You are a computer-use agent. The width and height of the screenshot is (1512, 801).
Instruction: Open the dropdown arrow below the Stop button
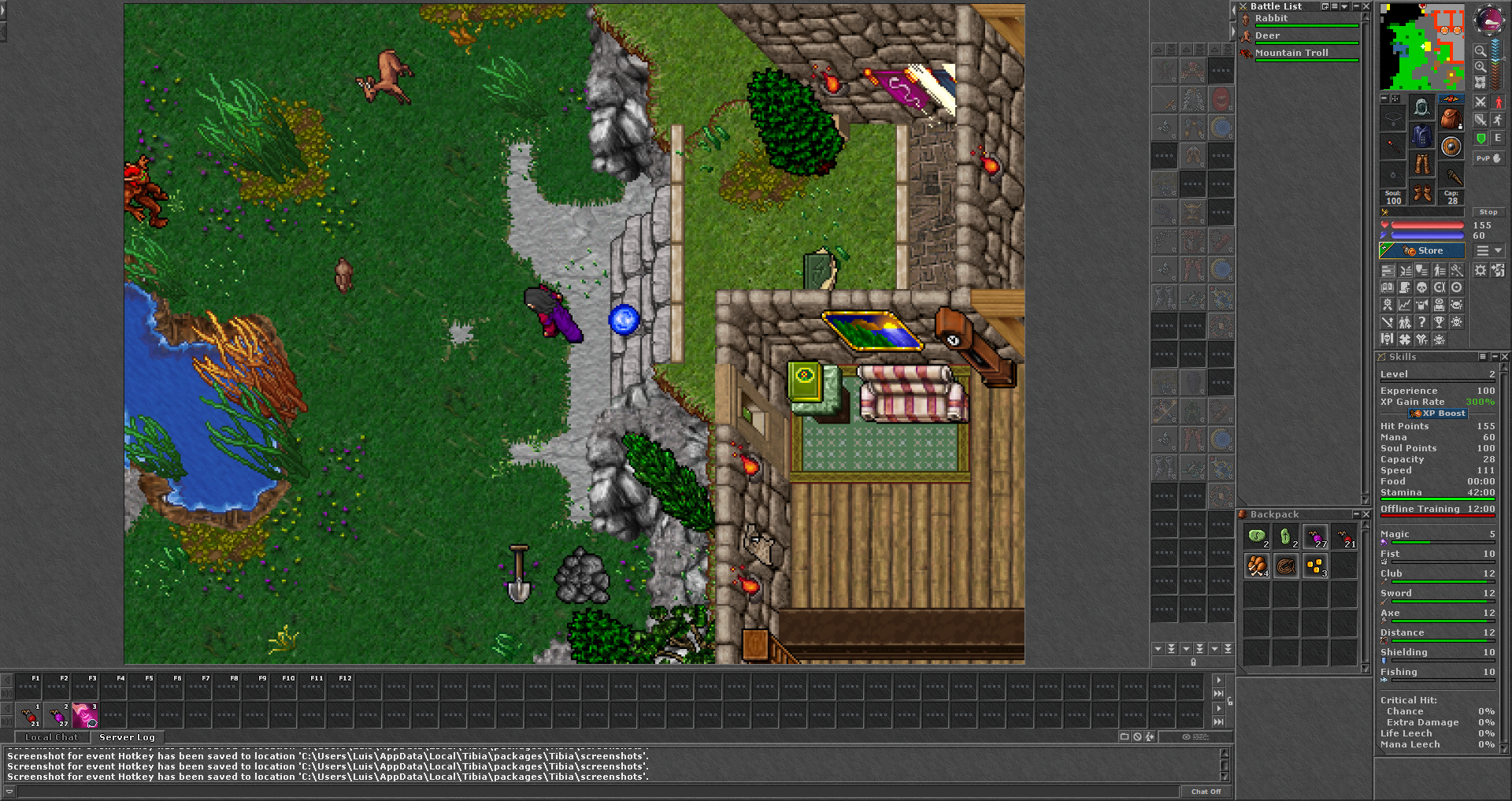coord(1498,250)
